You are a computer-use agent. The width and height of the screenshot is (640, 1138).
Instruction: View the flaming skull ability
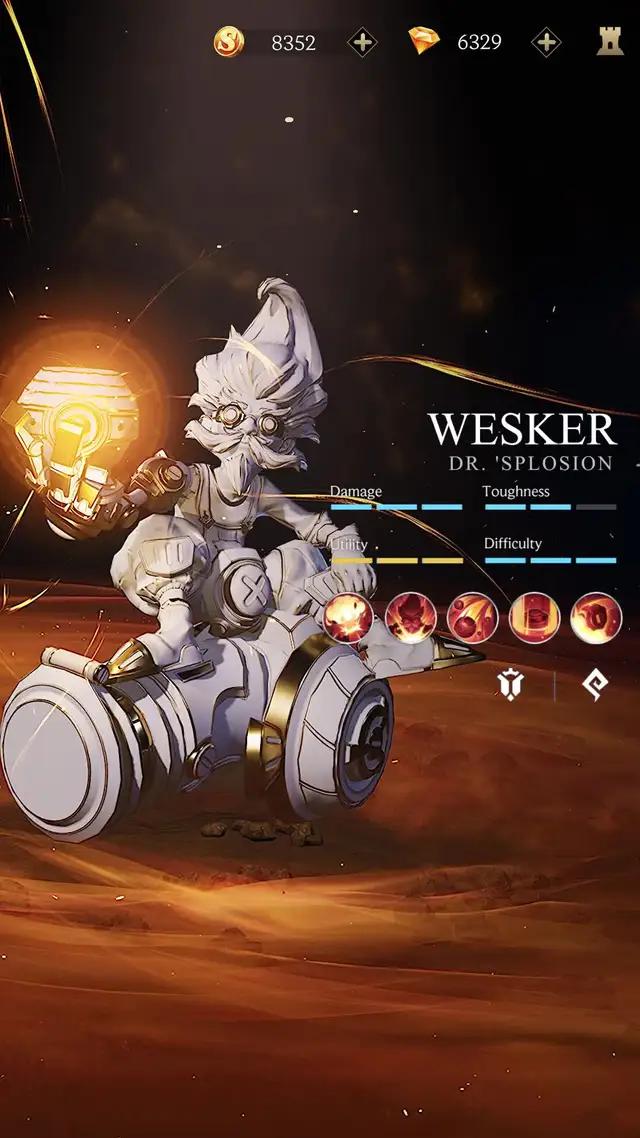[x=410, y=618]
